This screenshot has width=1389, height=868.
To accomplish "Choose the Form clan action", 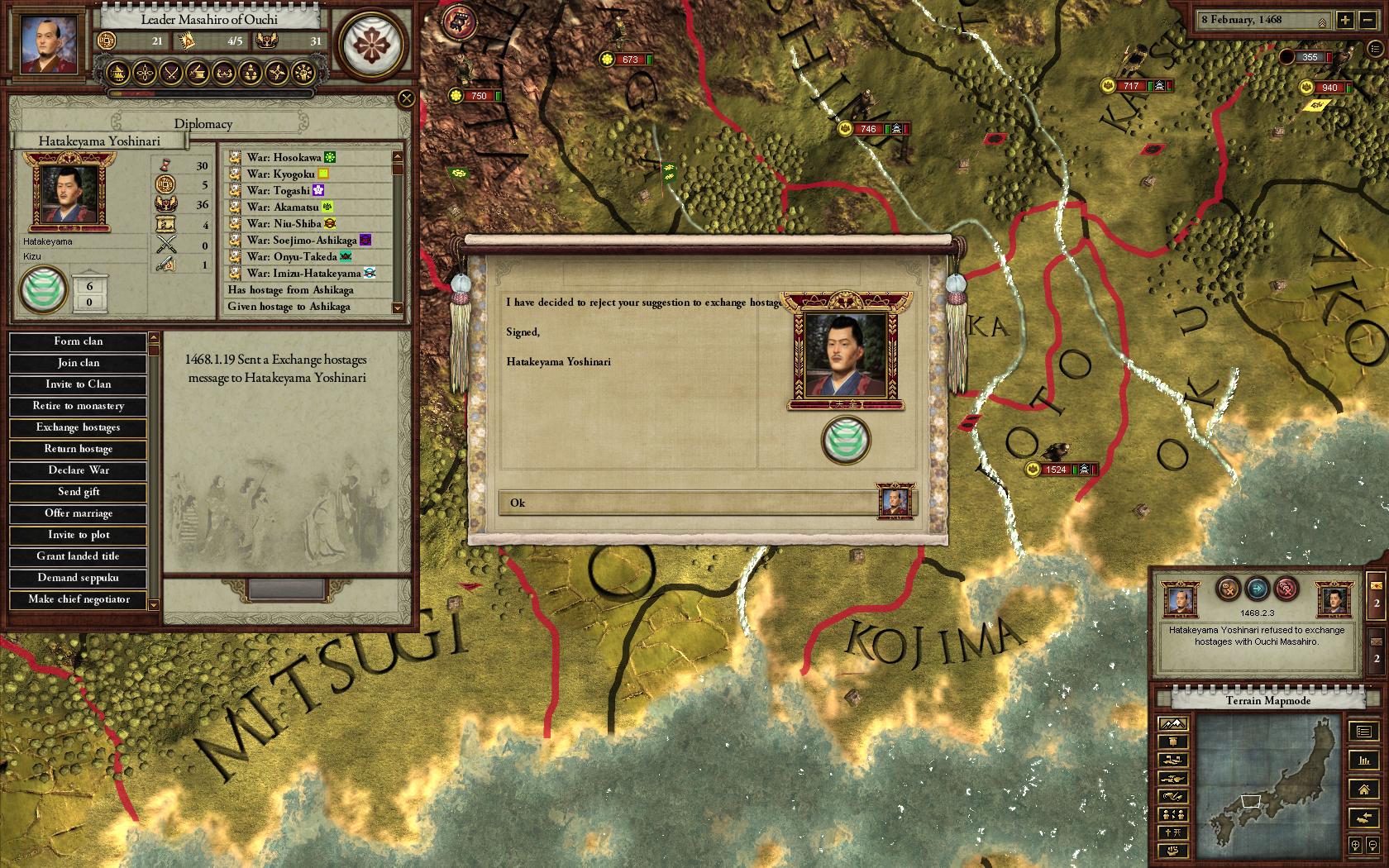I will point(79,341).
